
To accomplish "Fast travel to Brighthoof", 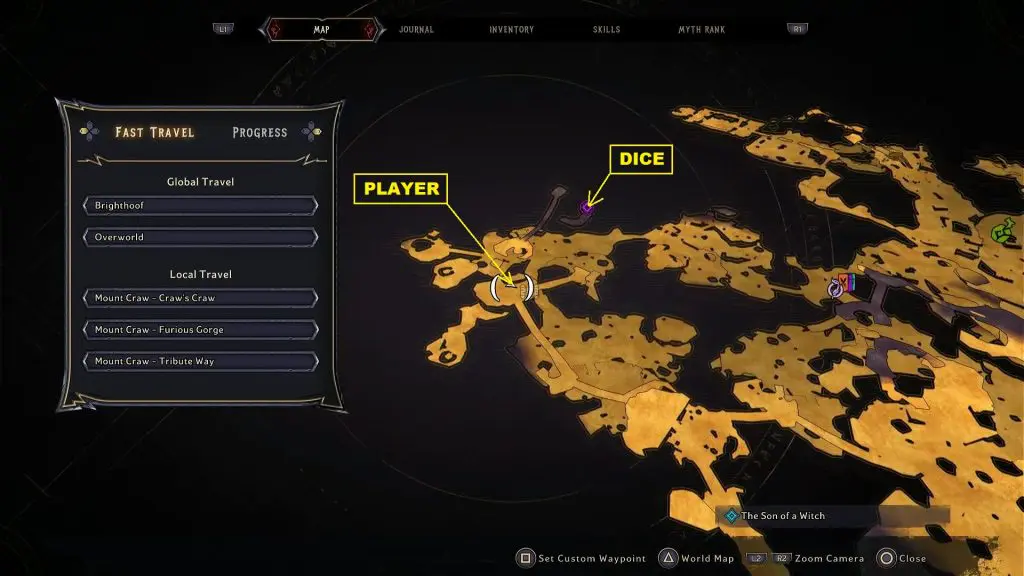I will [x=201, y=206].
